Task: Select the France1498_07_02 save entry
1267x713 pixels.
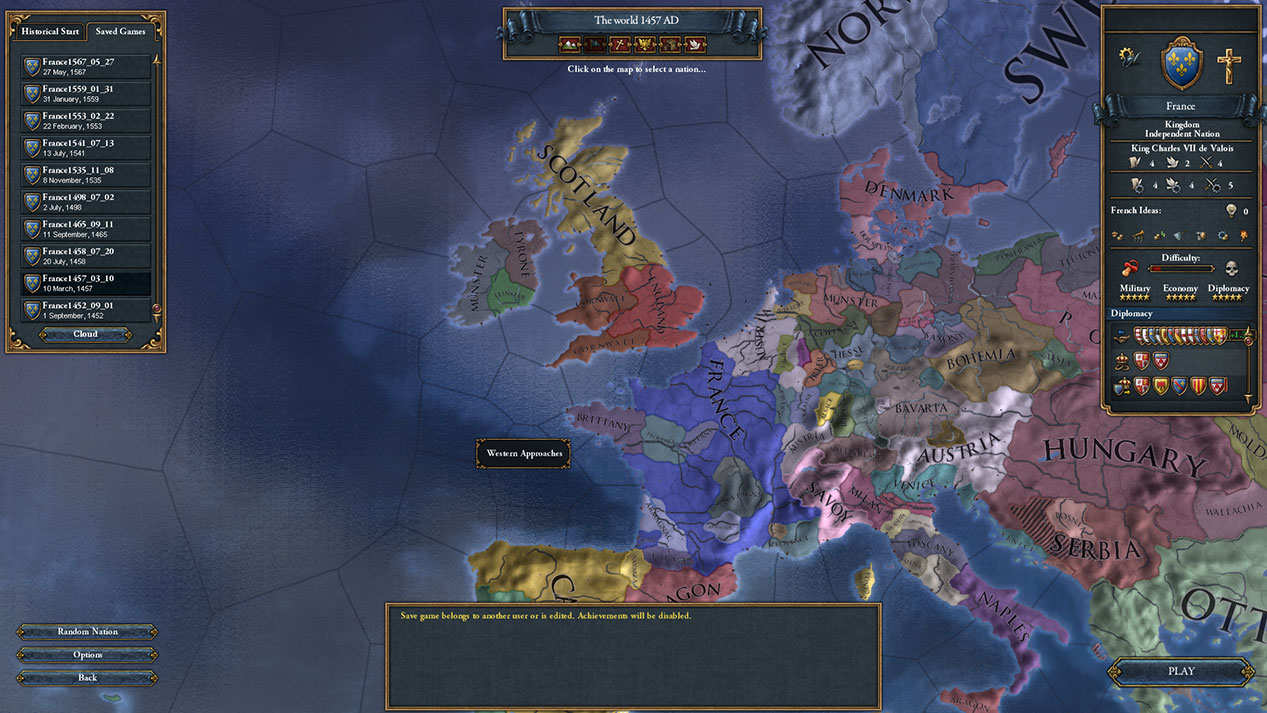Action: click(86, 202)
